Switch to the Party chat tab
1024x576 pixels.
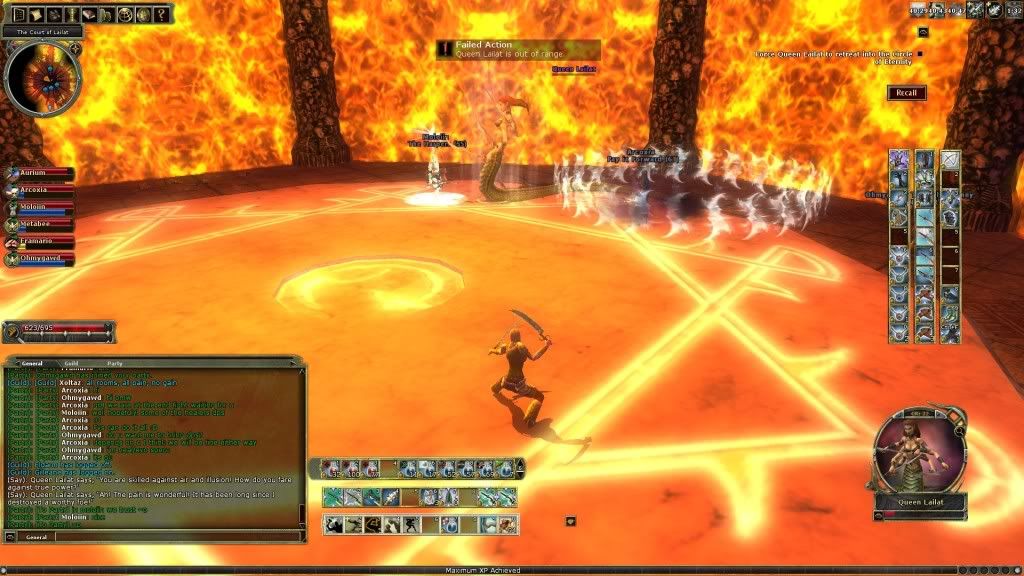pyautogui.click(x=116, y=363)
